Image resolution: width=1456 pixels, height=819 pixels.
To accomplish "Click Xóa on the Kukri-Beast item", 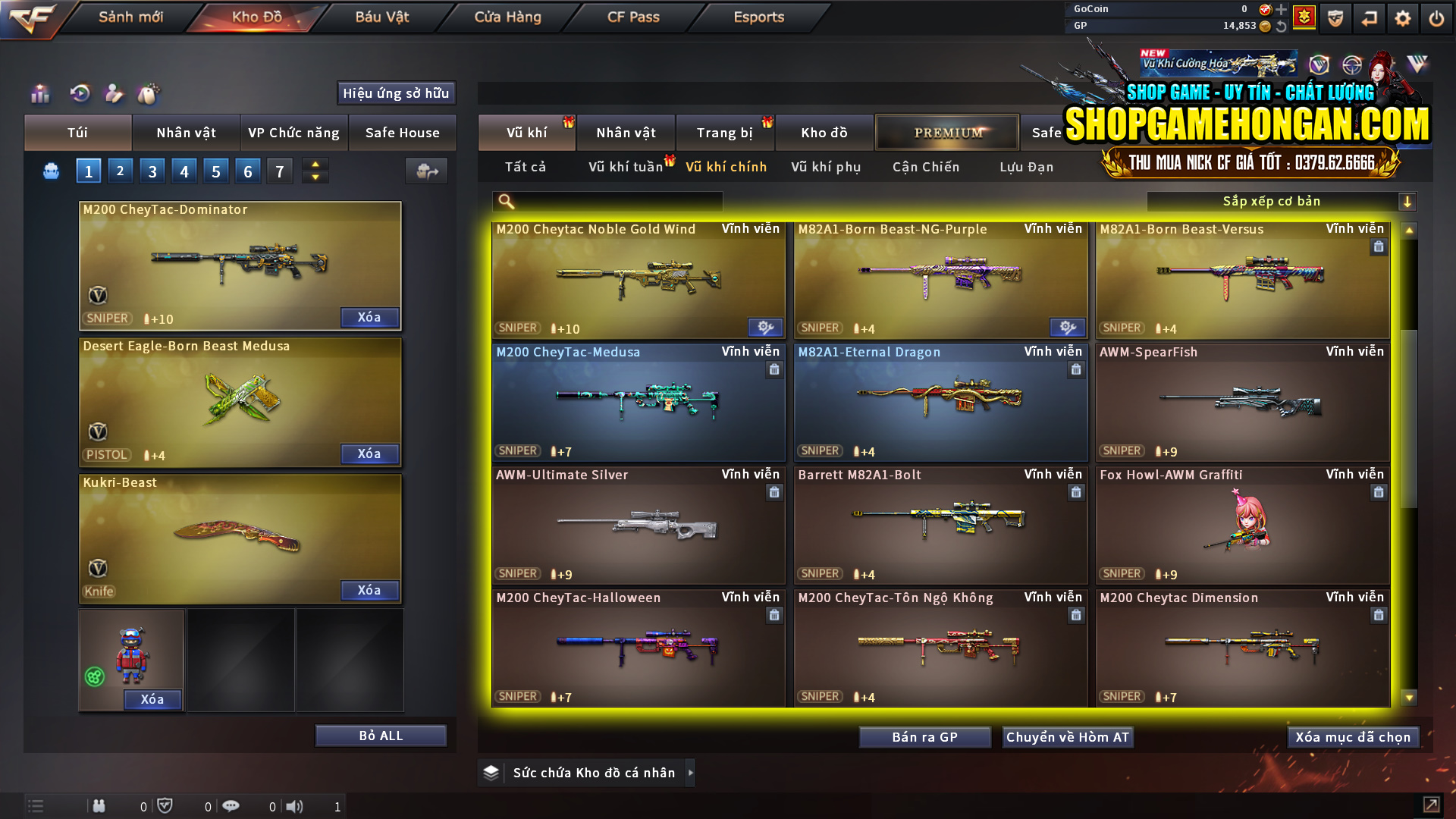I will point(369,590).
